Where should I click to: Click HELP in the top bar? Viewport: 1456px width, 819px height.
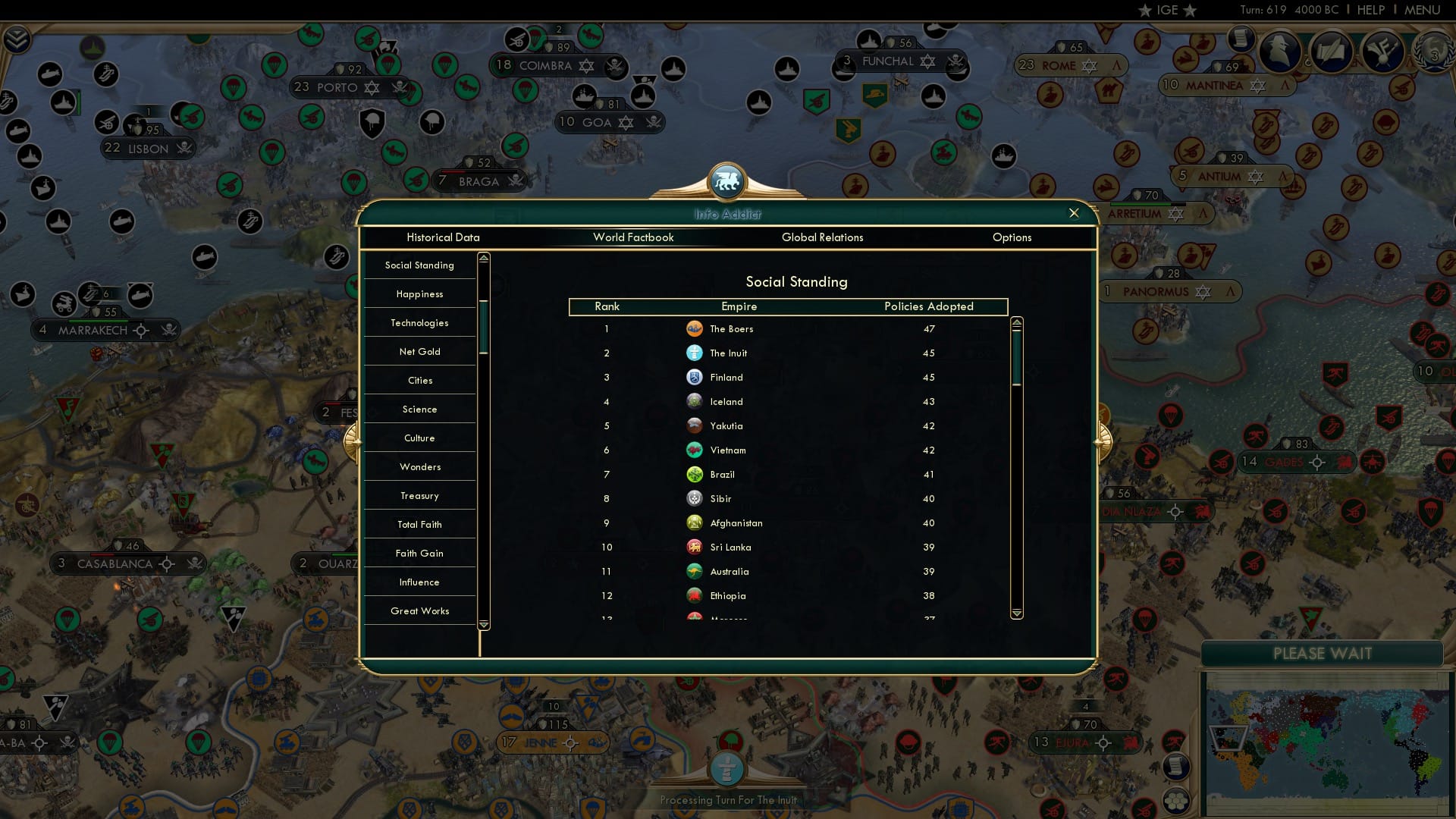pyautogui.click(x=1371, y=10)
